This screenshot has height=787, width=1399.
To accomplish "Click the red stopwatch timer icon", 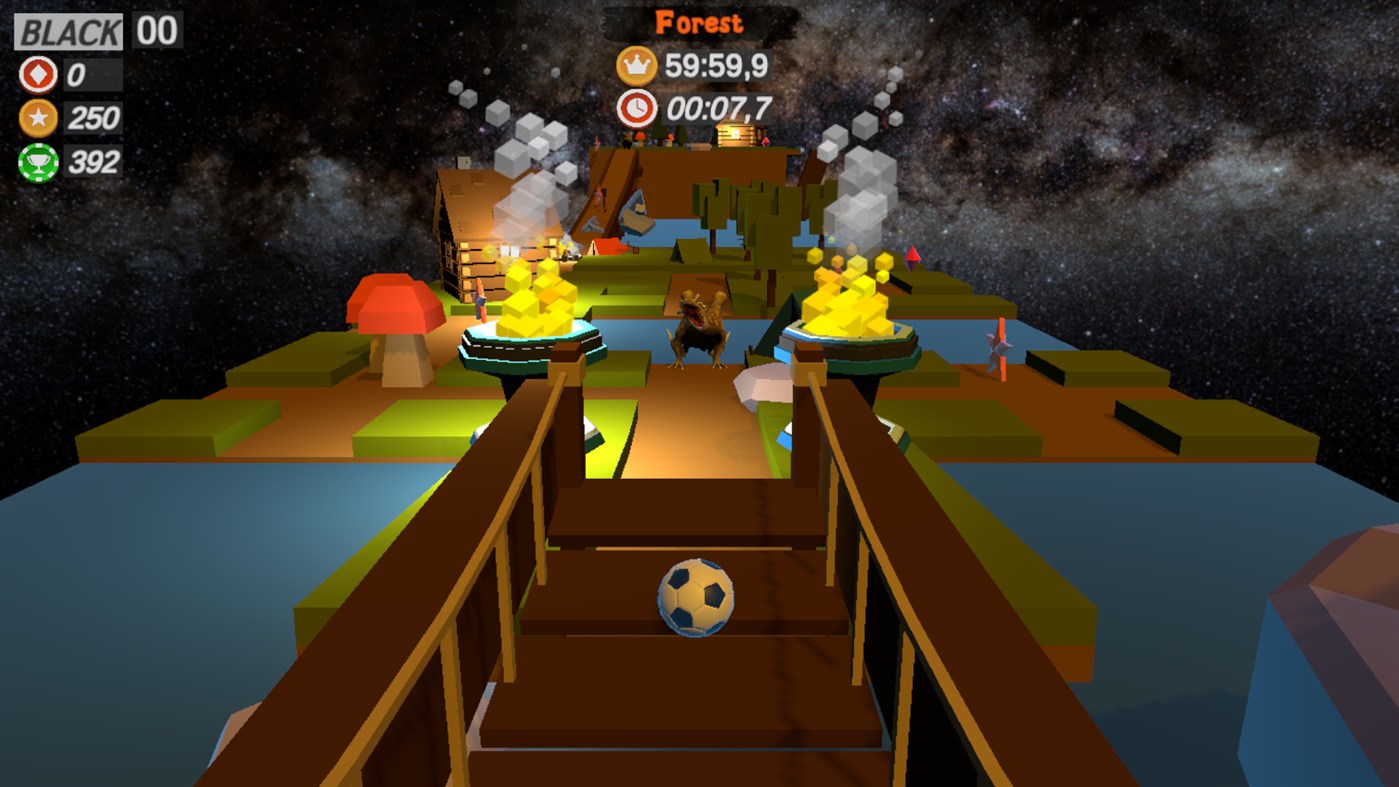I will tap(637, 105).
